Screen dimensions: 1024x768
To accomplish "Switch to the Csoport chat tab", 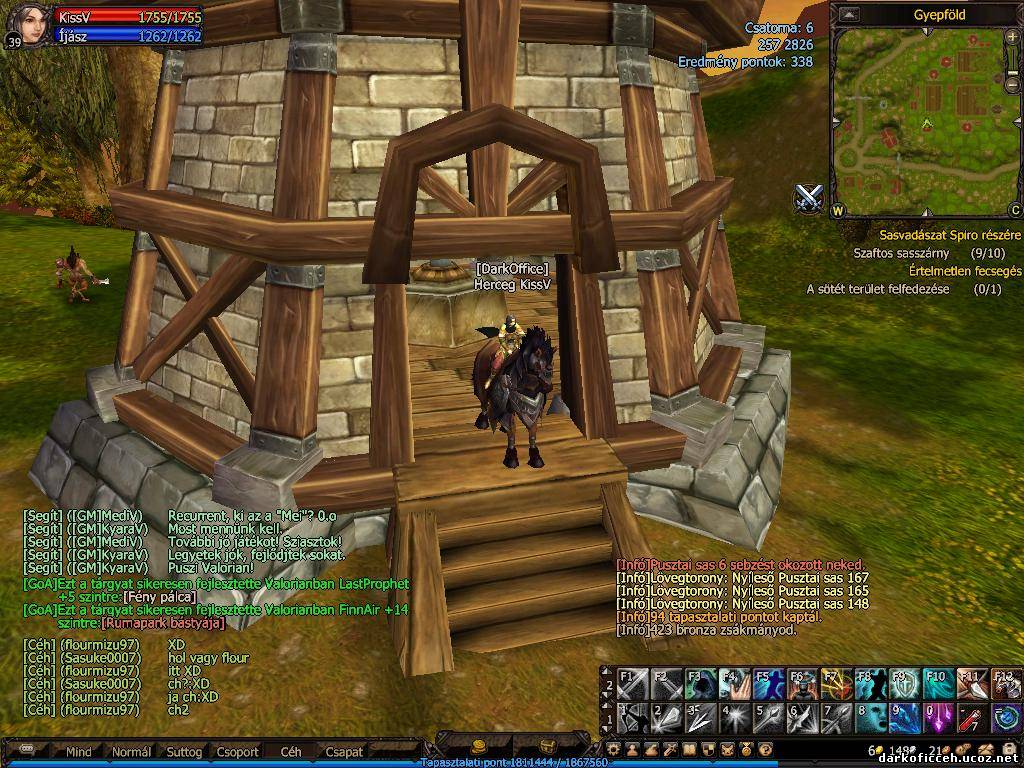I will pos(238,751).
